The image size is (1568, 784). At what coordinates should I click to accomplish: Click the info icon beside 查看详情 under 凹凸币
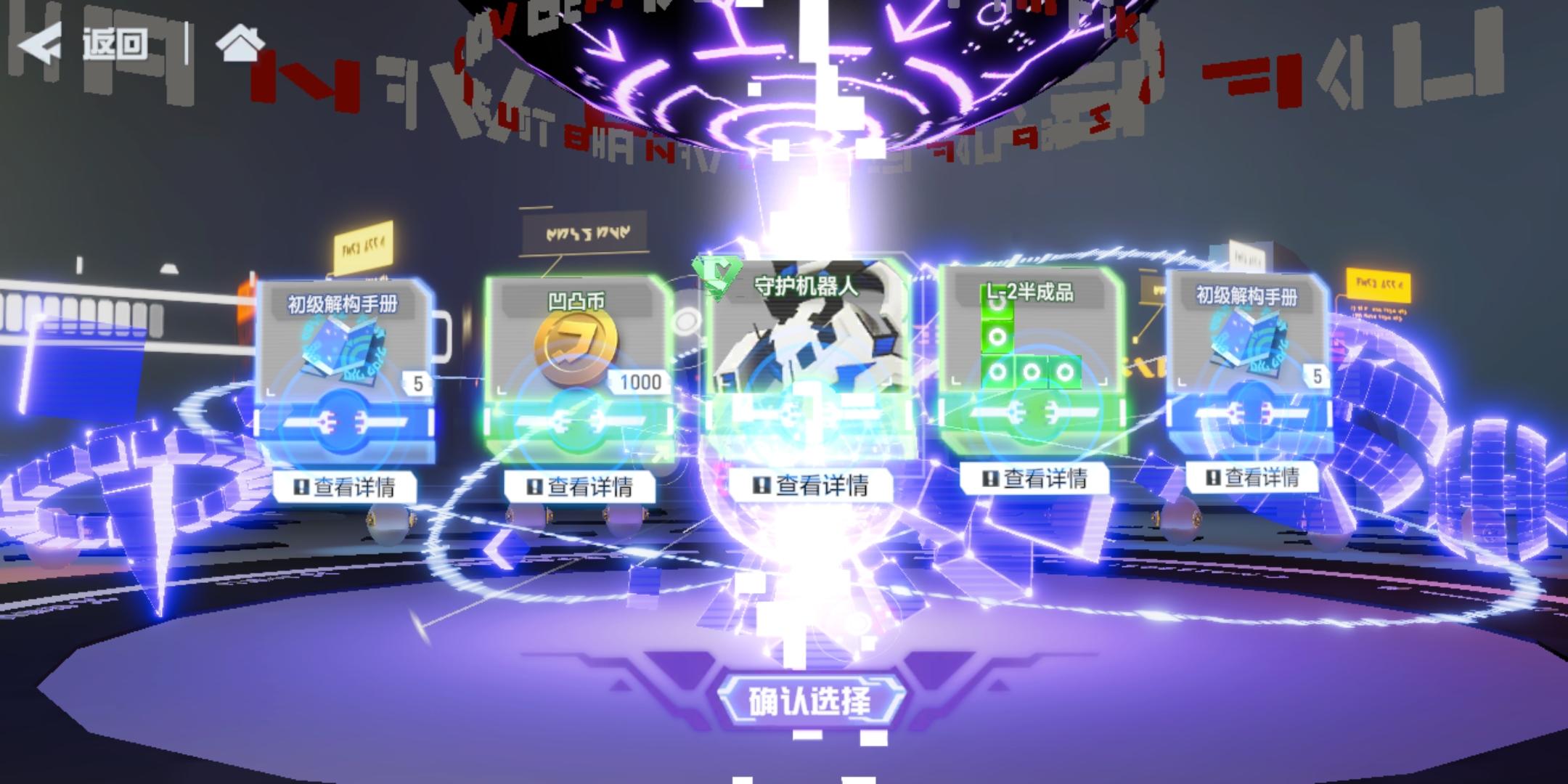(535, 488)
